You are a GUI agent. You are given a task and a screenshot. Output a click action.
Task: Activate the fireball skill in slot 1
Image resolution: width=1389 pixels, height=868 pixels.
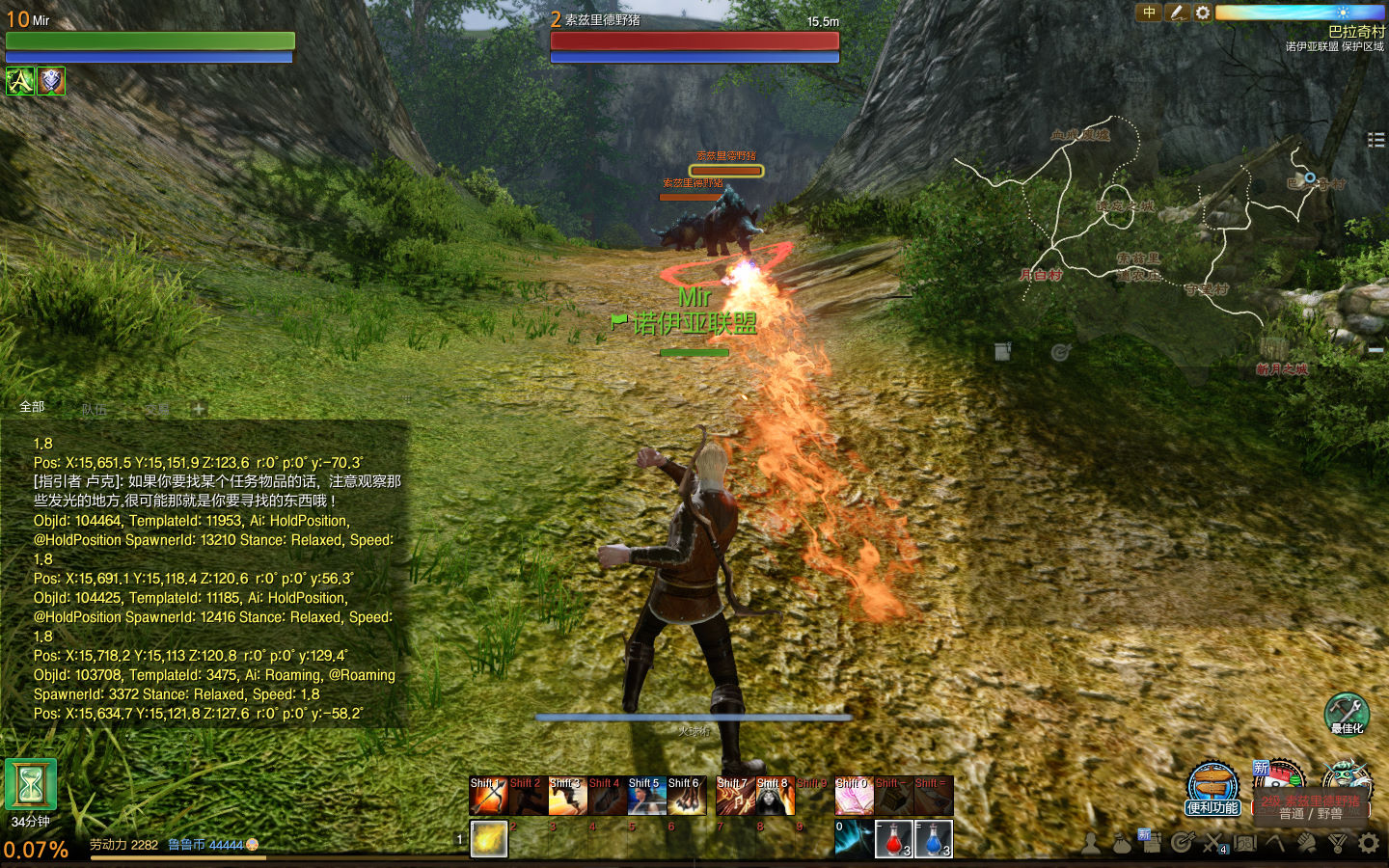tap(489, 839)
